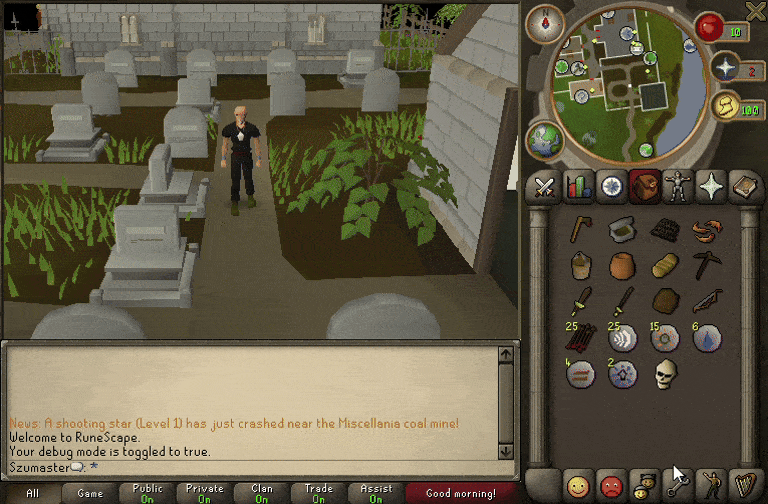The height and width of the screenshot is (504, 768).
Task: Choose the clay pot in inventory
Action: [622, 265]
